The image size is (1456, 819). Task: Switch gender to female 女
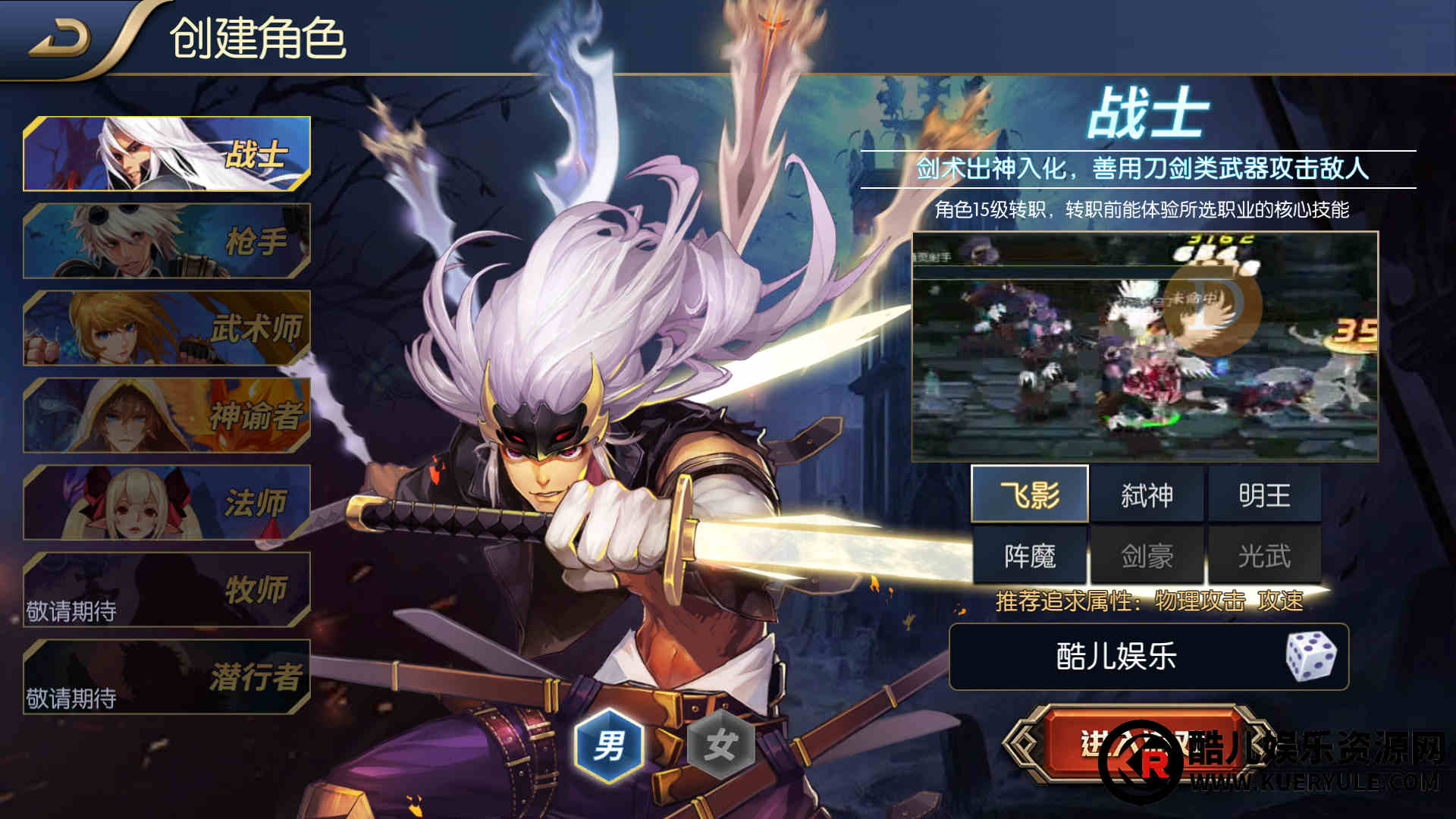(720, 745)
